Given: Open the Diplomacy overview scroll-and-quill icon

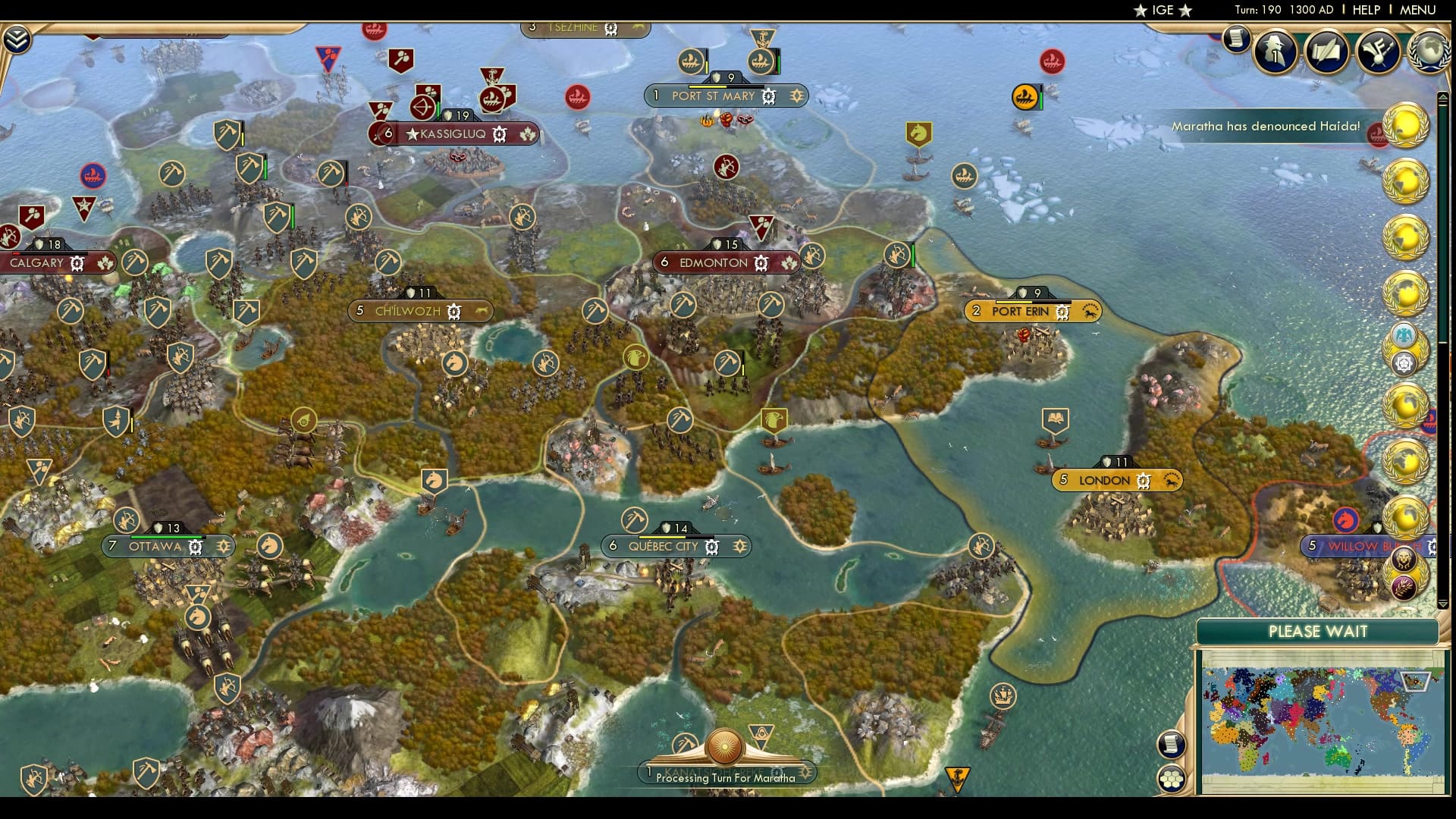Looking at the screenshot, I should click(x=1326, y=53).
